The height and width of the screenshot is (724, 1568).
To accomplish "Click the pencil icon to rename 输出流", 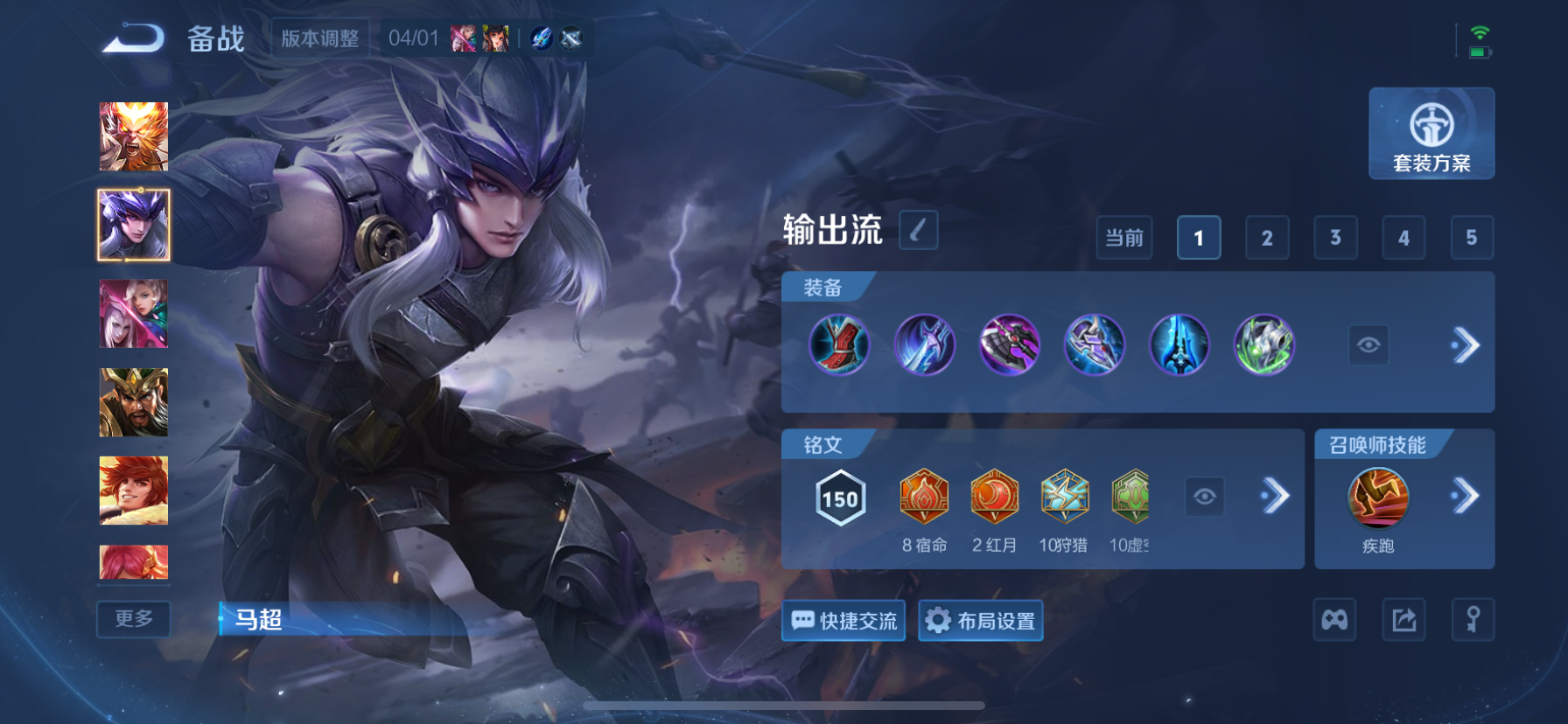I will point(918,229).
